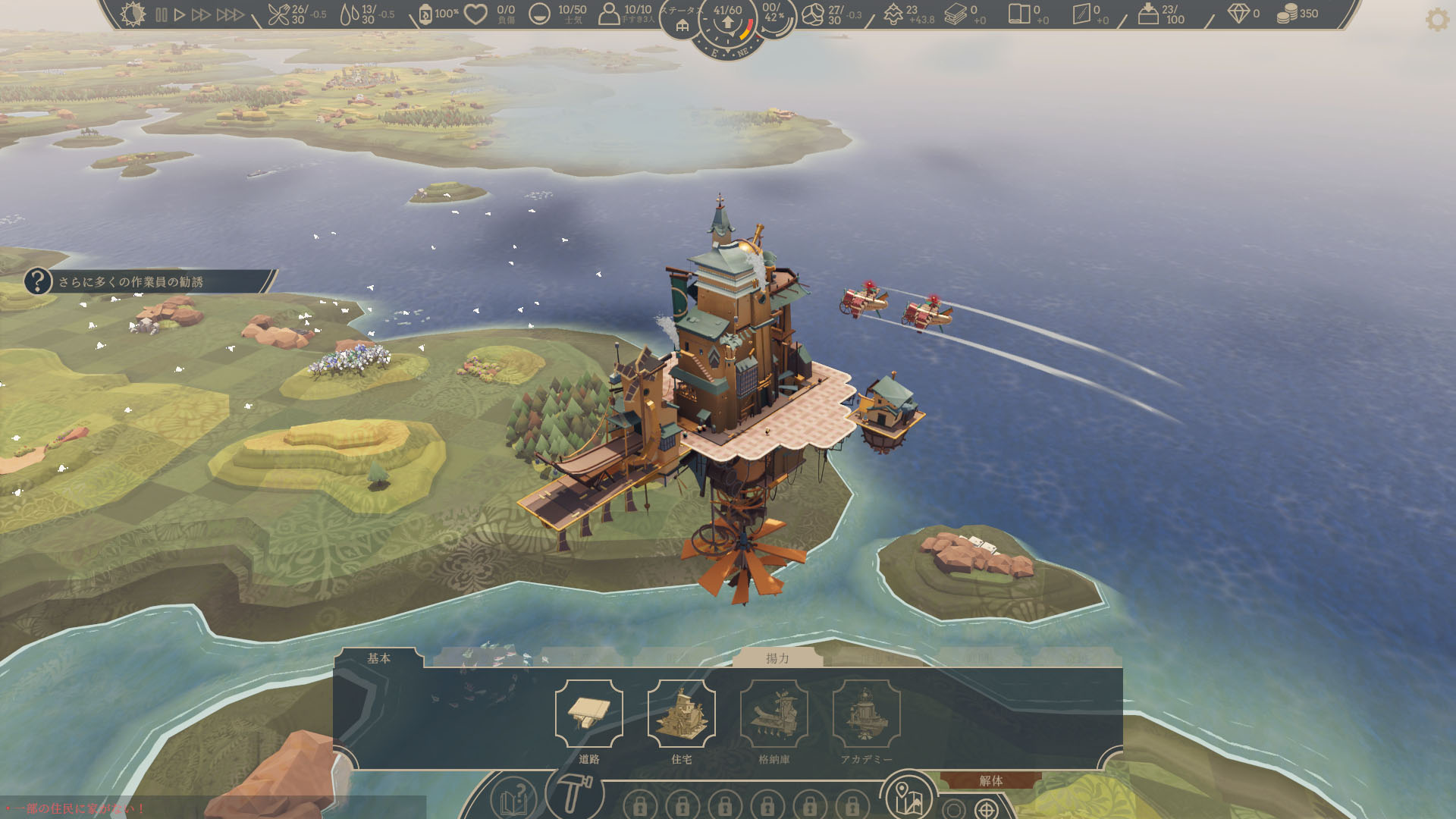Click the crosshair target icon

(x=987, y=809)
